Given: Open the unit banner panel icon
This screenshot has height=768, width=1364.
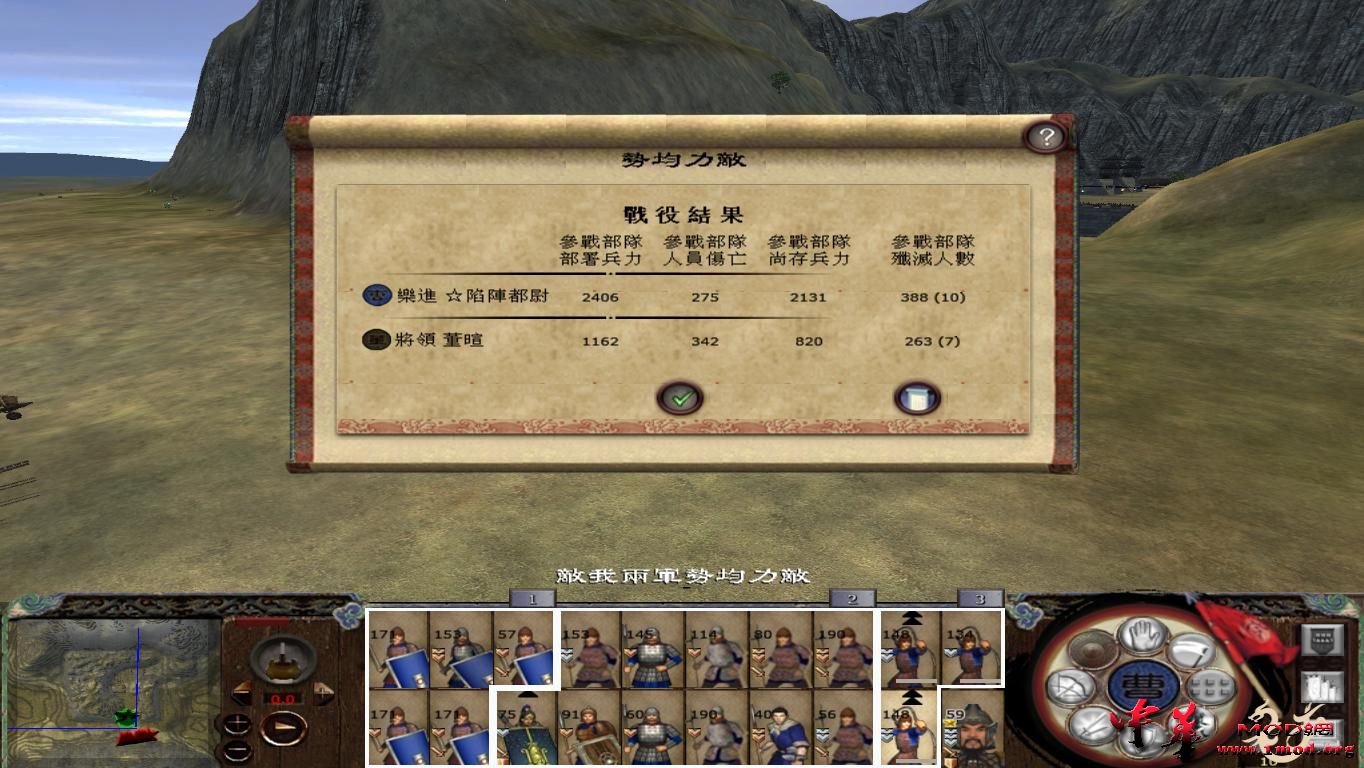Looking at the screenshot, I should pos(1324,638).
